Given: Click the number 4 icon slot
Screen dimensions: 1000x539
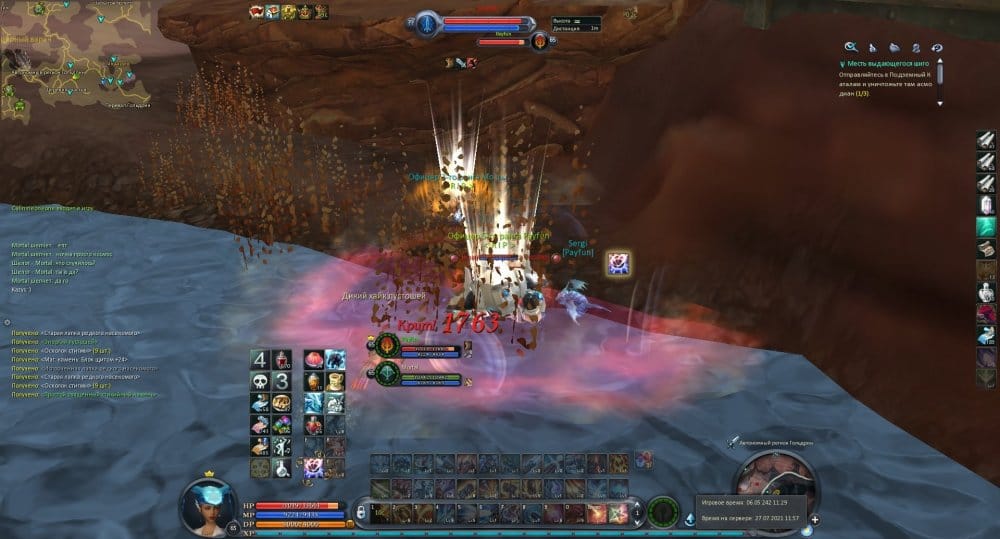Looking at the screenshot, I should (x=259, y=360).
